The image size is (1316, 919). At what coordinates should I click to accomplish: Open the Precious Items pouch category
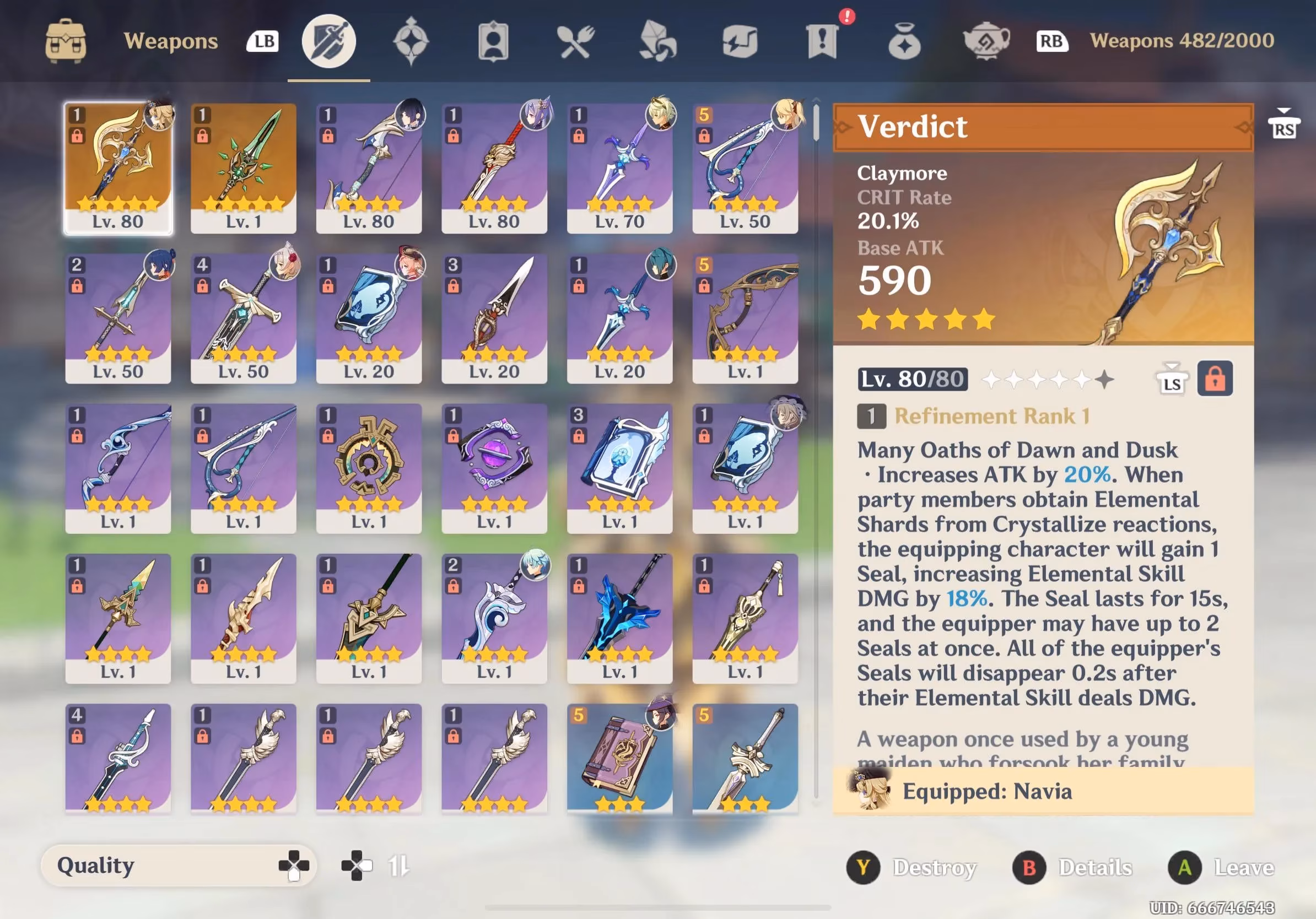[905, 40]
